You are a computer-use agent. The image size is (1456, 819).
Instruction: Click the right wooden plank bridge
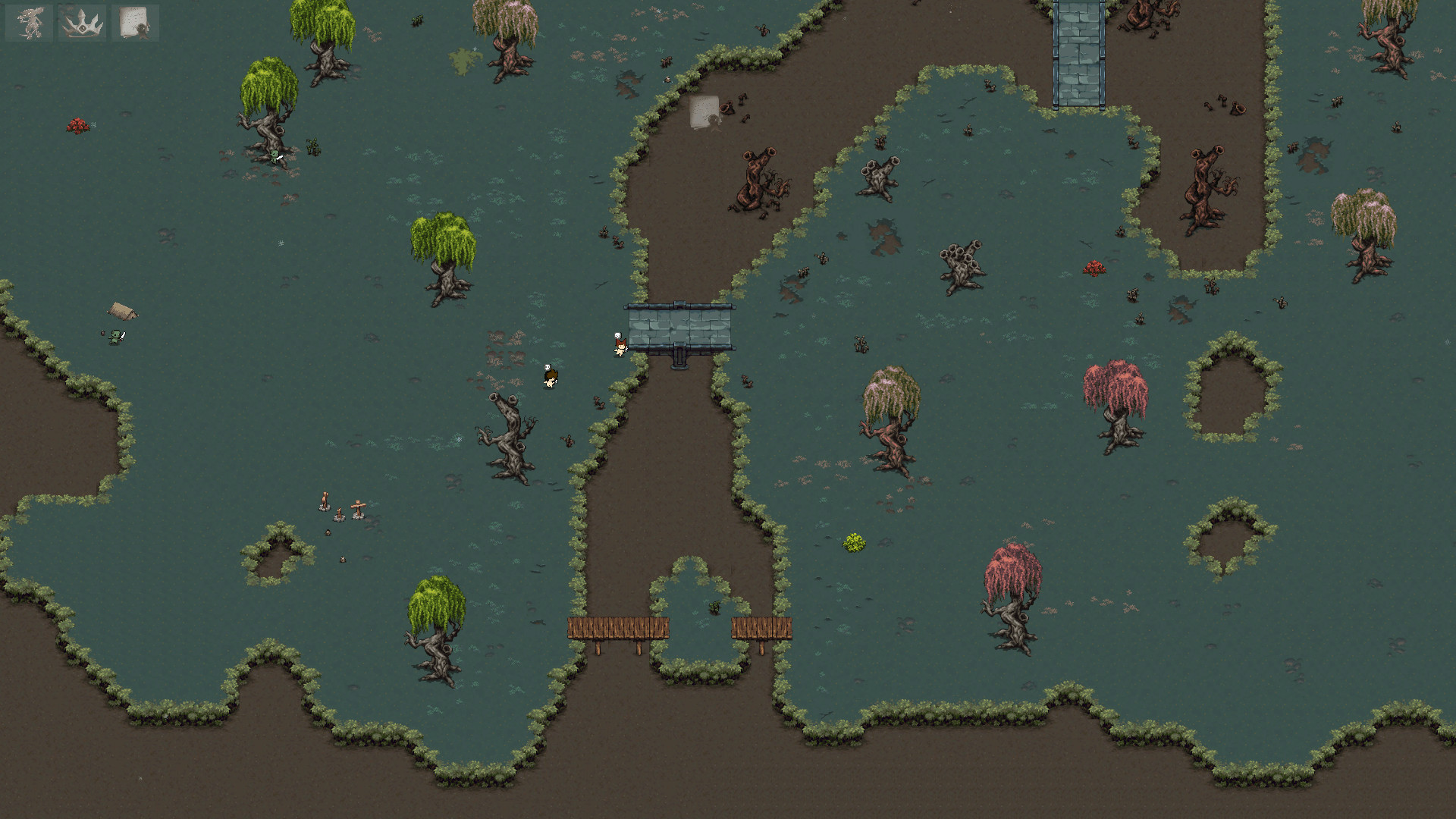(x=762, y=627)
